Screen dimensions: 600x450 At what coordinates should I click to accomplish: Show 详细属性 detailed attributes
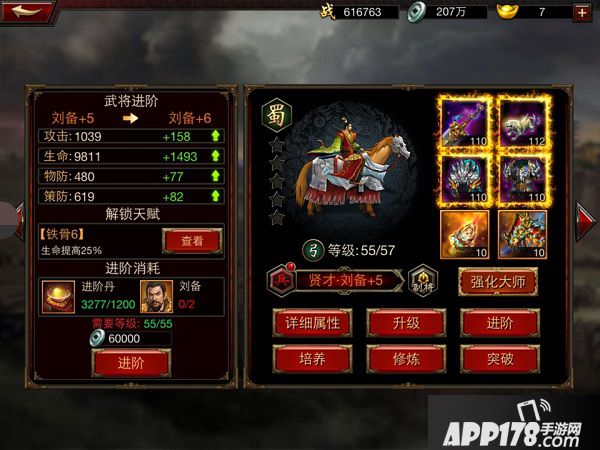(314, 322)
